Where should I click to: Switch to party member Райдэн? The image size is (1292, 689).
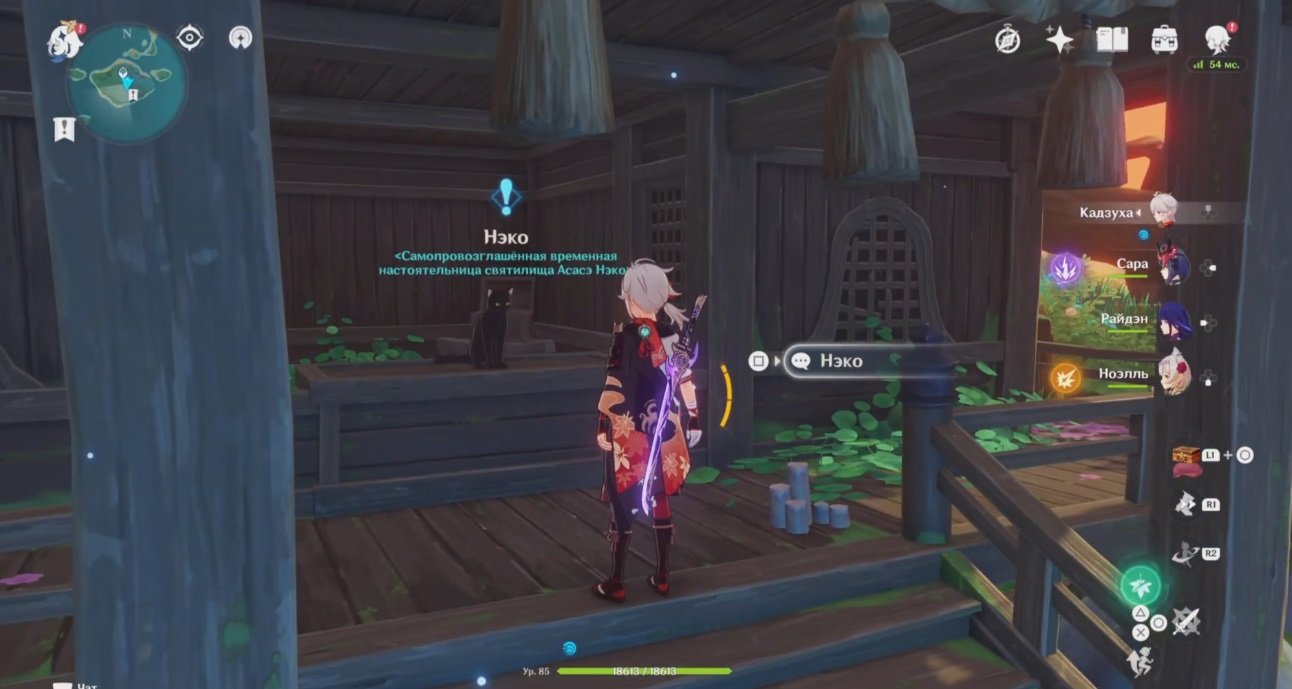[x=1171, y=322]
